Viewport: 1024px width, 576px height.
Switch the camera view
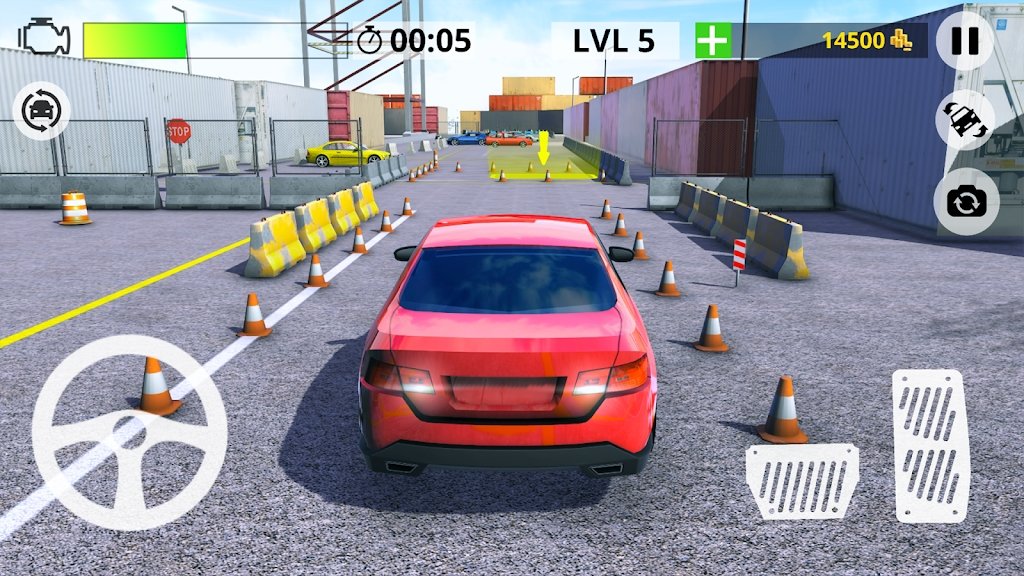click(965, 202)
